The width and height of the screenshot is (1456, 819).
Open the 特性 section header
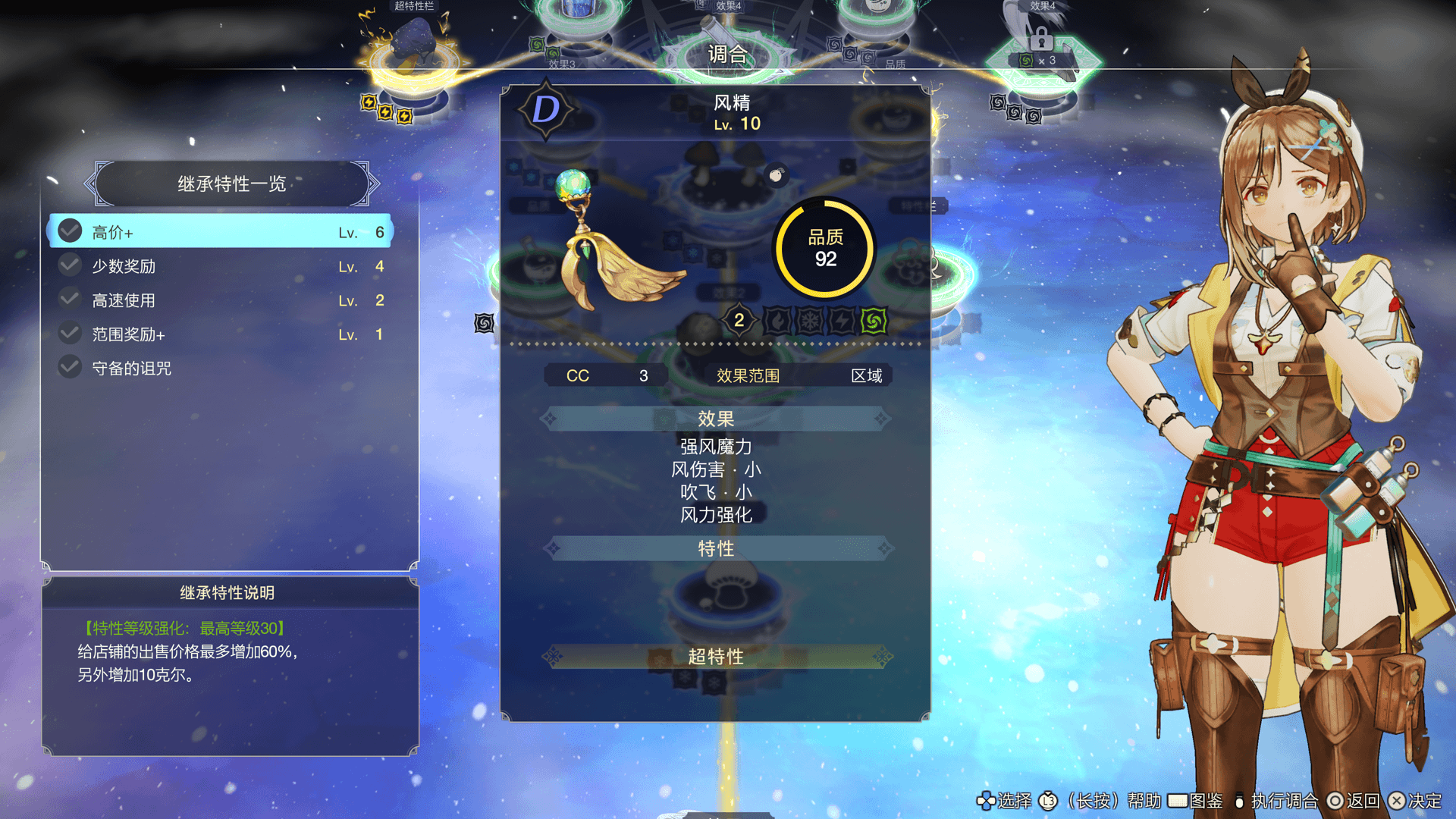pos(716,548)
